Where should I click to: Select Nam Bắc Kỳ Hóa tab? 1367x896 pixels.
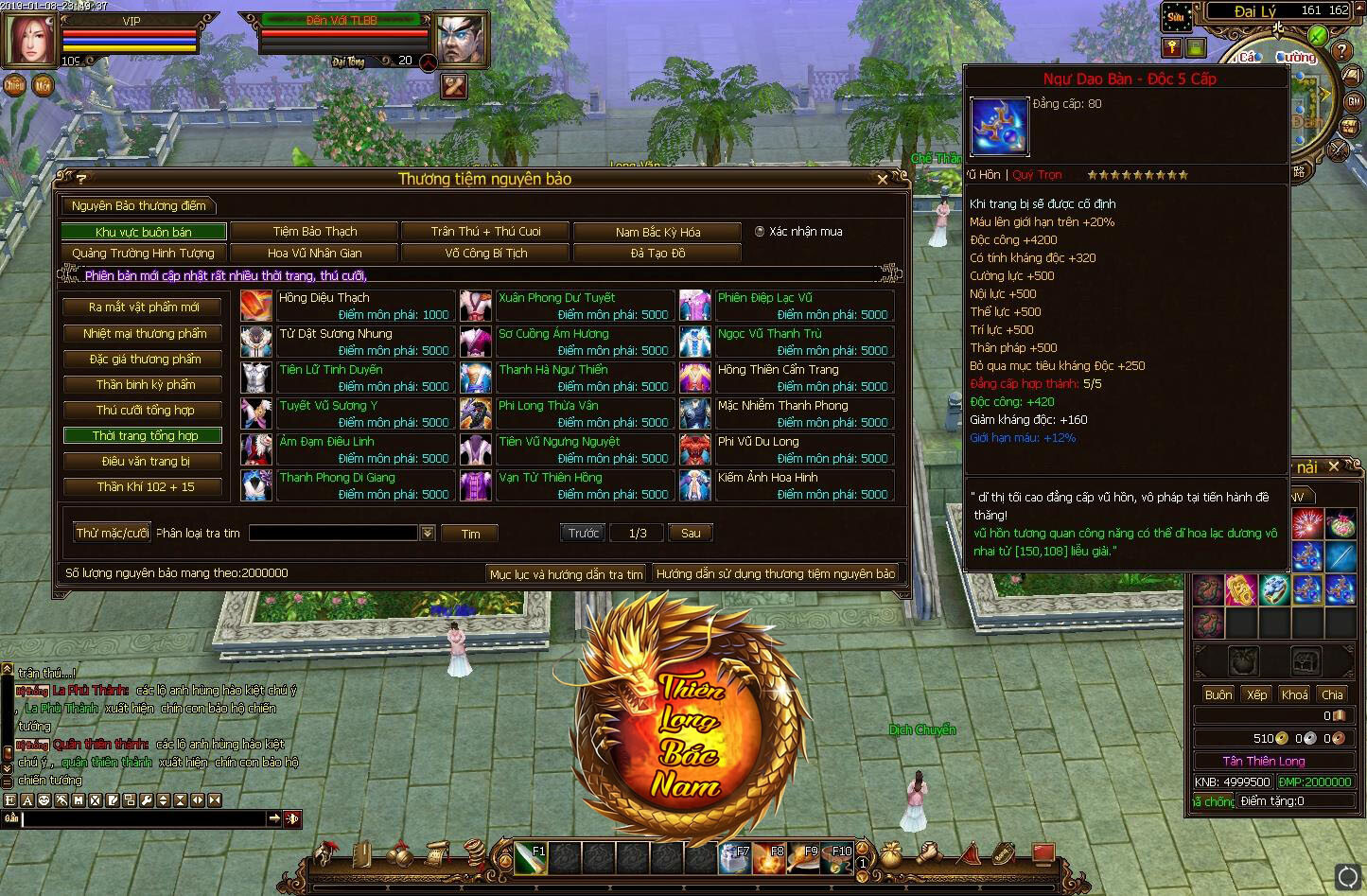657,232
